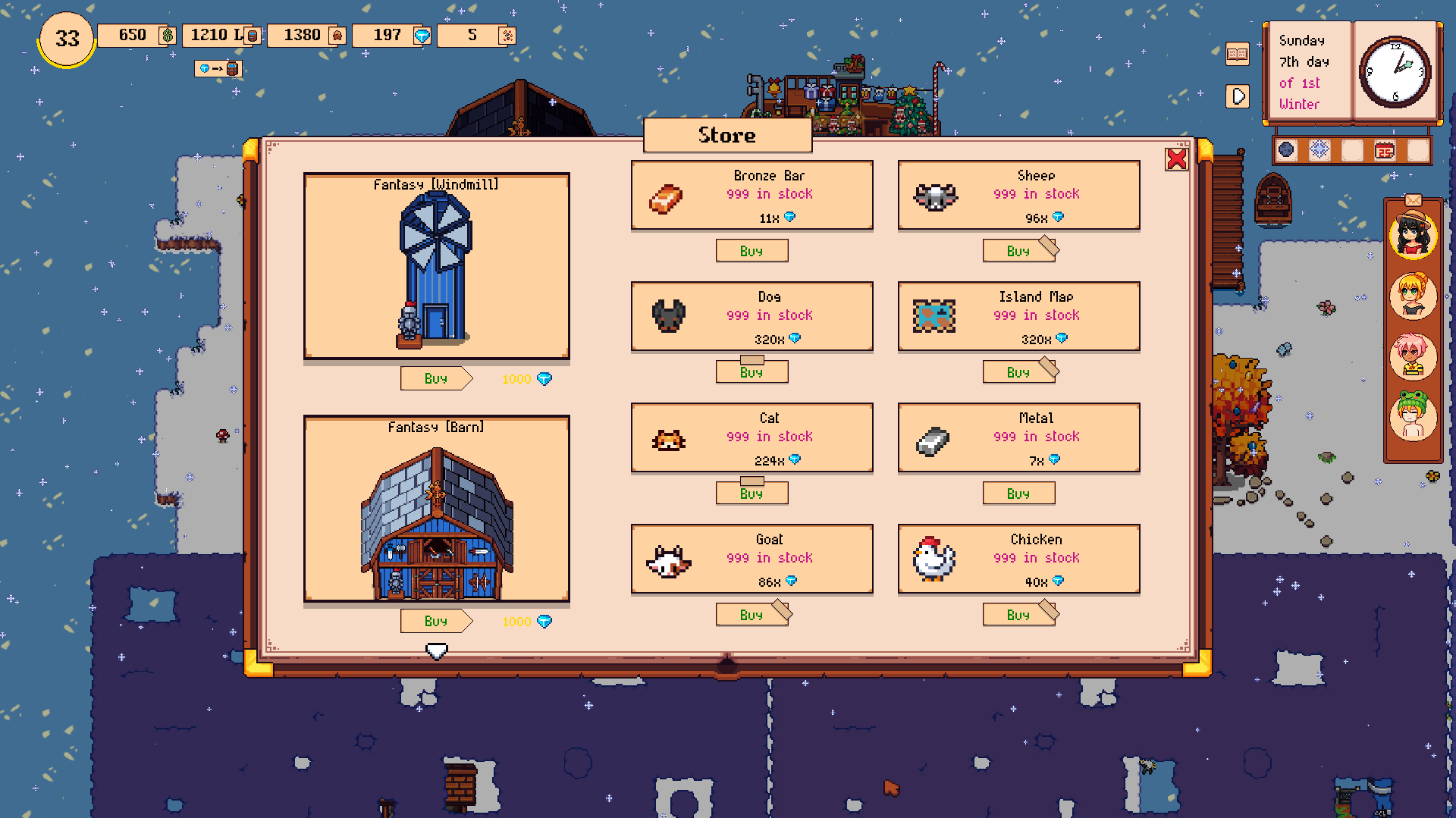Select the pink-haired character portrait
1456x818 pixels.
1413,356
